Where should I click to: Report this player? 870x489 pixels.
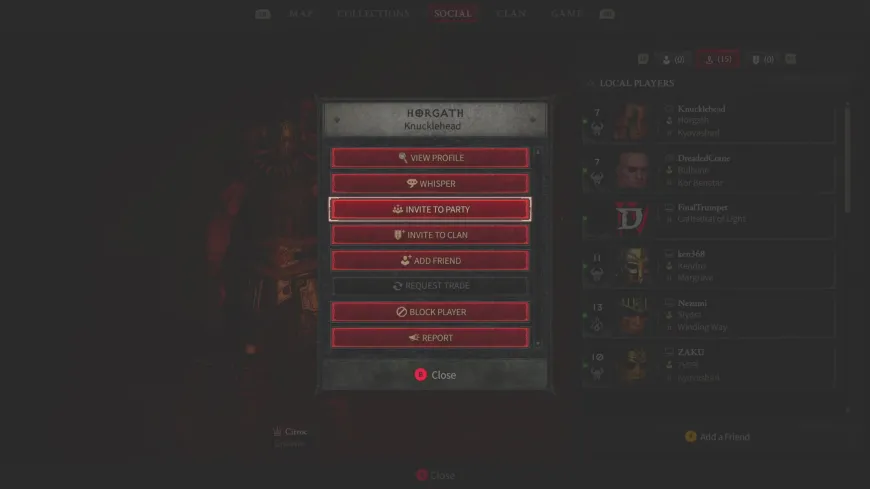pyautogui.click(x=430, y=338)
